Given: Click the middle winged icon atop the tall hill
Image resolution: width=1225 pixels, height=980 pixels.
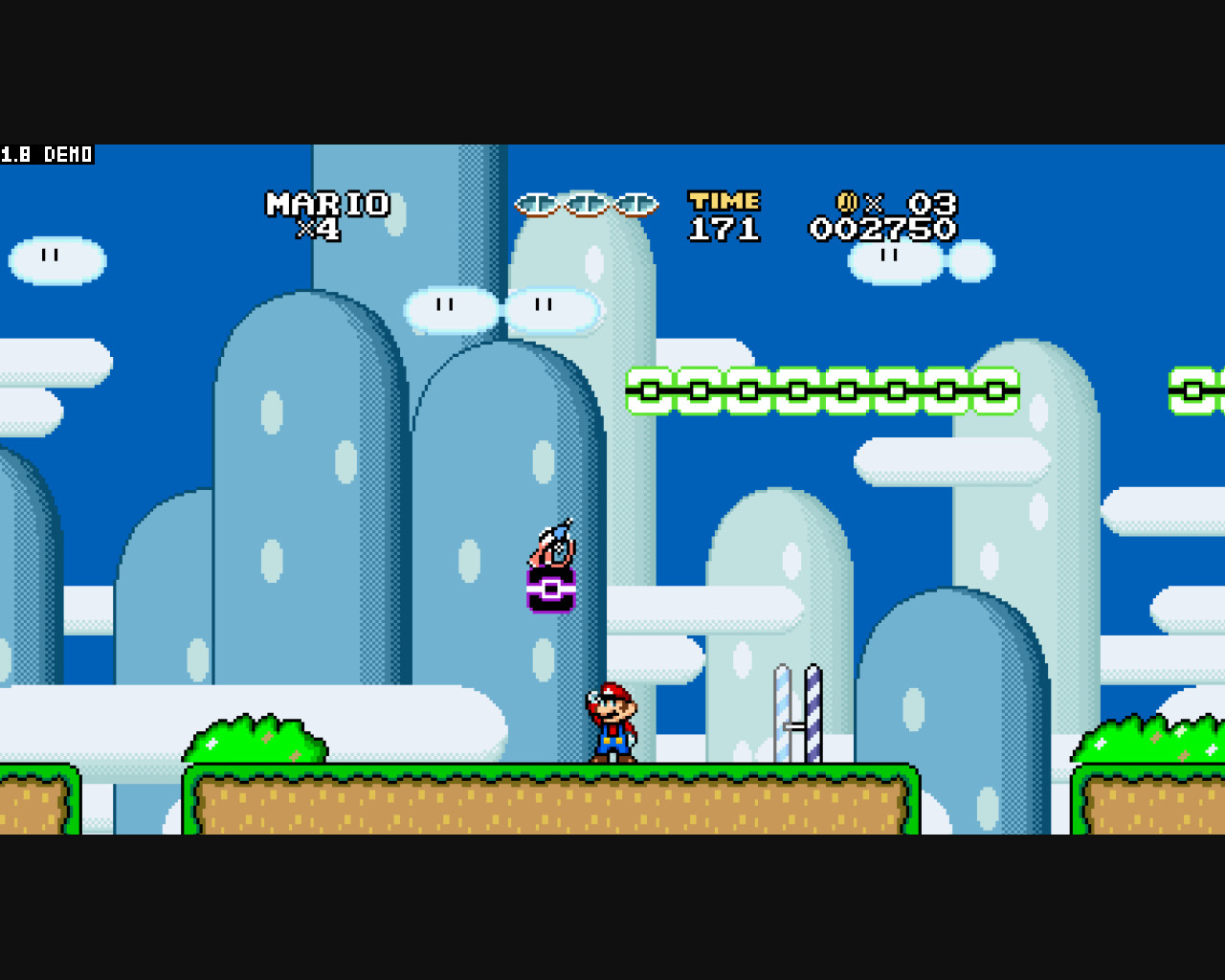Looking at the screenshot, I should click(585, 203).
